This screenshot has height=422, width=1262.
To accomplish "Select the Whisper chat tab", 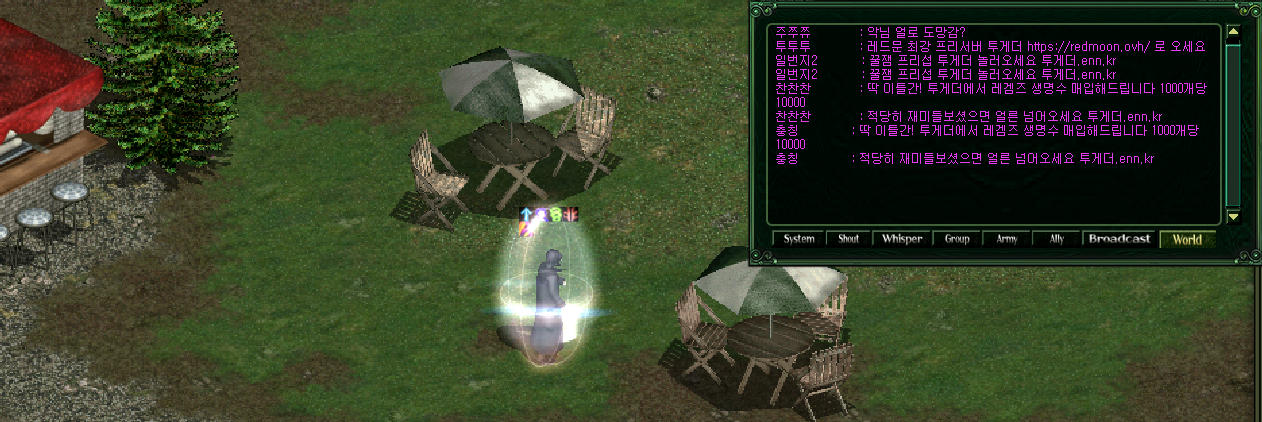I will [901, 240].
